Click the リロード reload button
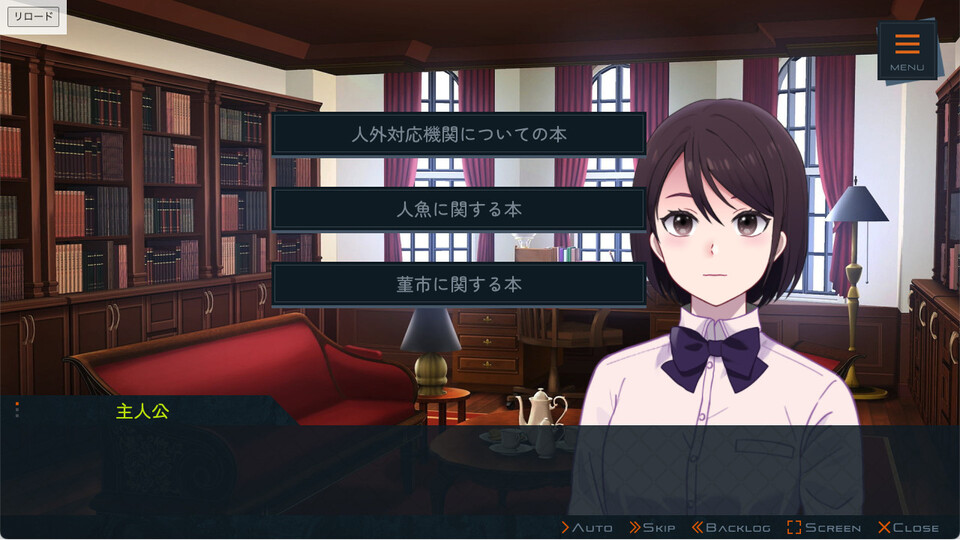The width and height of the screenshot is (960, 540). tap(34, 17)
